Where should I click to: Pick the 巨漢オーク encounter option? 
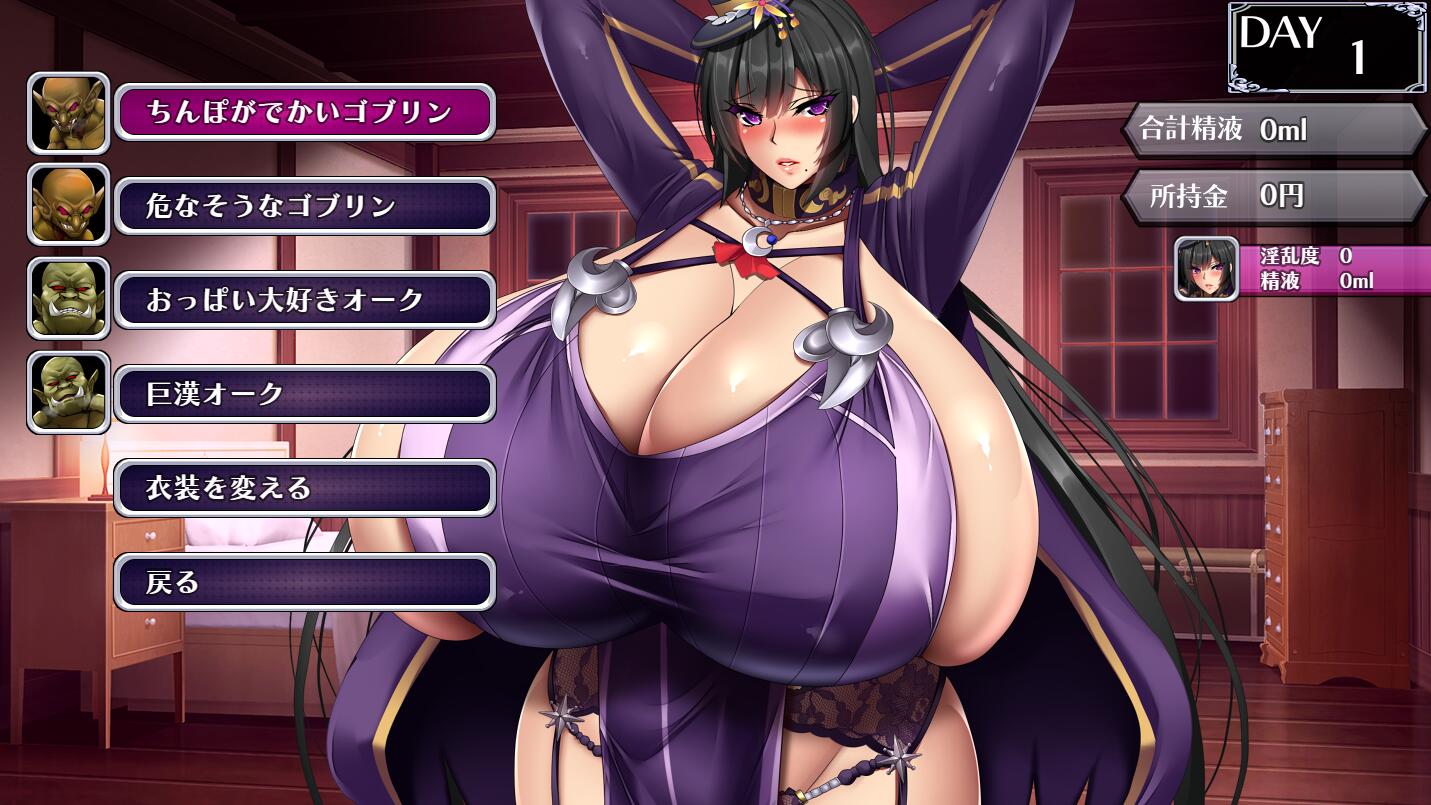304,392
